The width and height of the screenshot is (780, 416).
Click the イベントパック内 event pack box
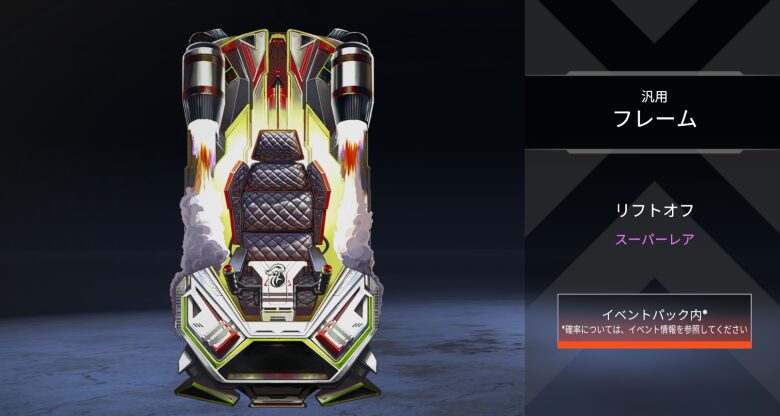(654, 321)
